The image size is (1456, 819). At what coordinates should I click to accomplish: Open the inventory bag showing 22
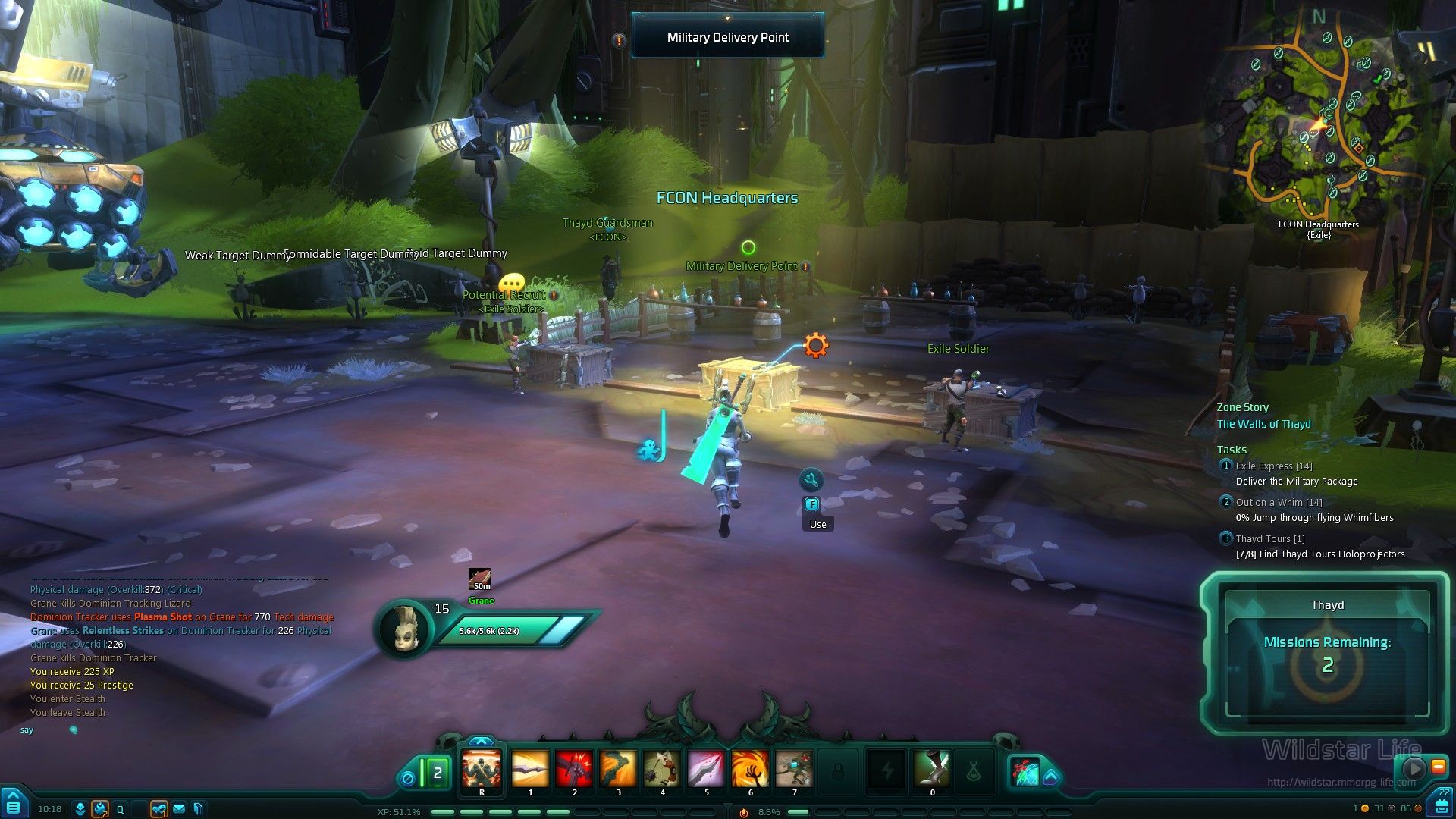click(1442, 802)
